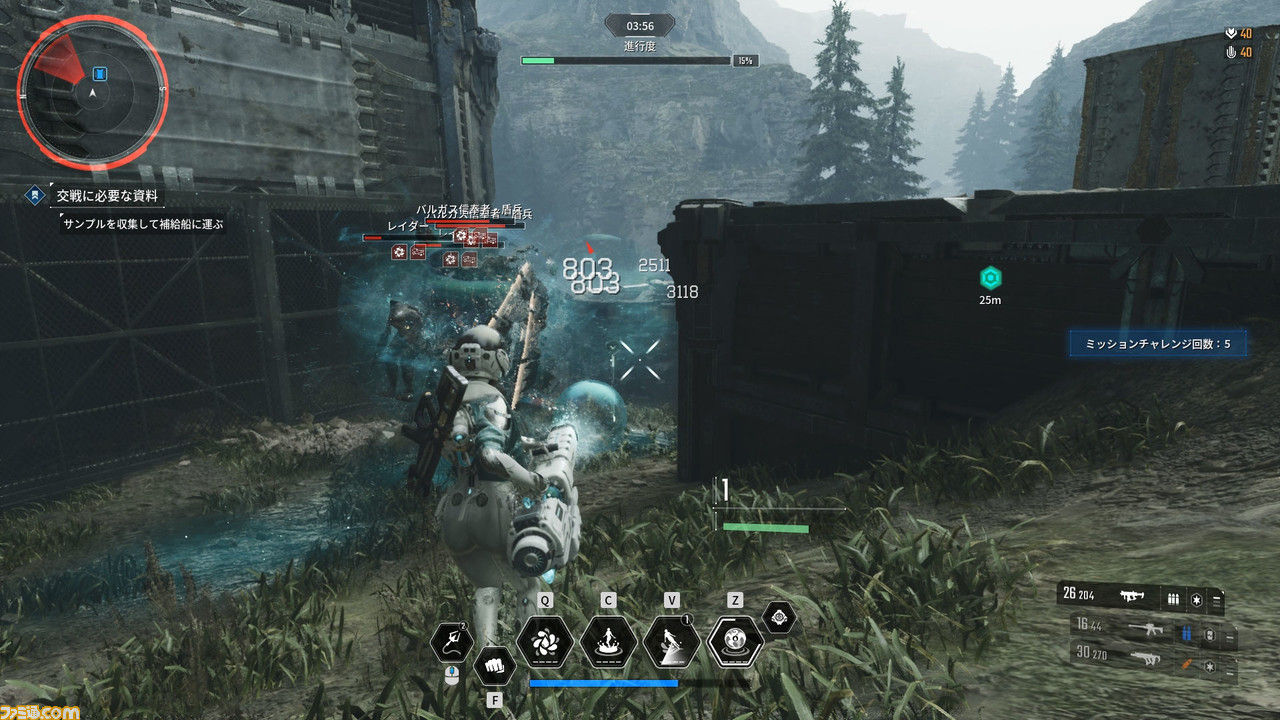Click the teal hexagon 25m waypoint marker
The height and width of the screenshot is (720, 1280).
coord(990,279)
